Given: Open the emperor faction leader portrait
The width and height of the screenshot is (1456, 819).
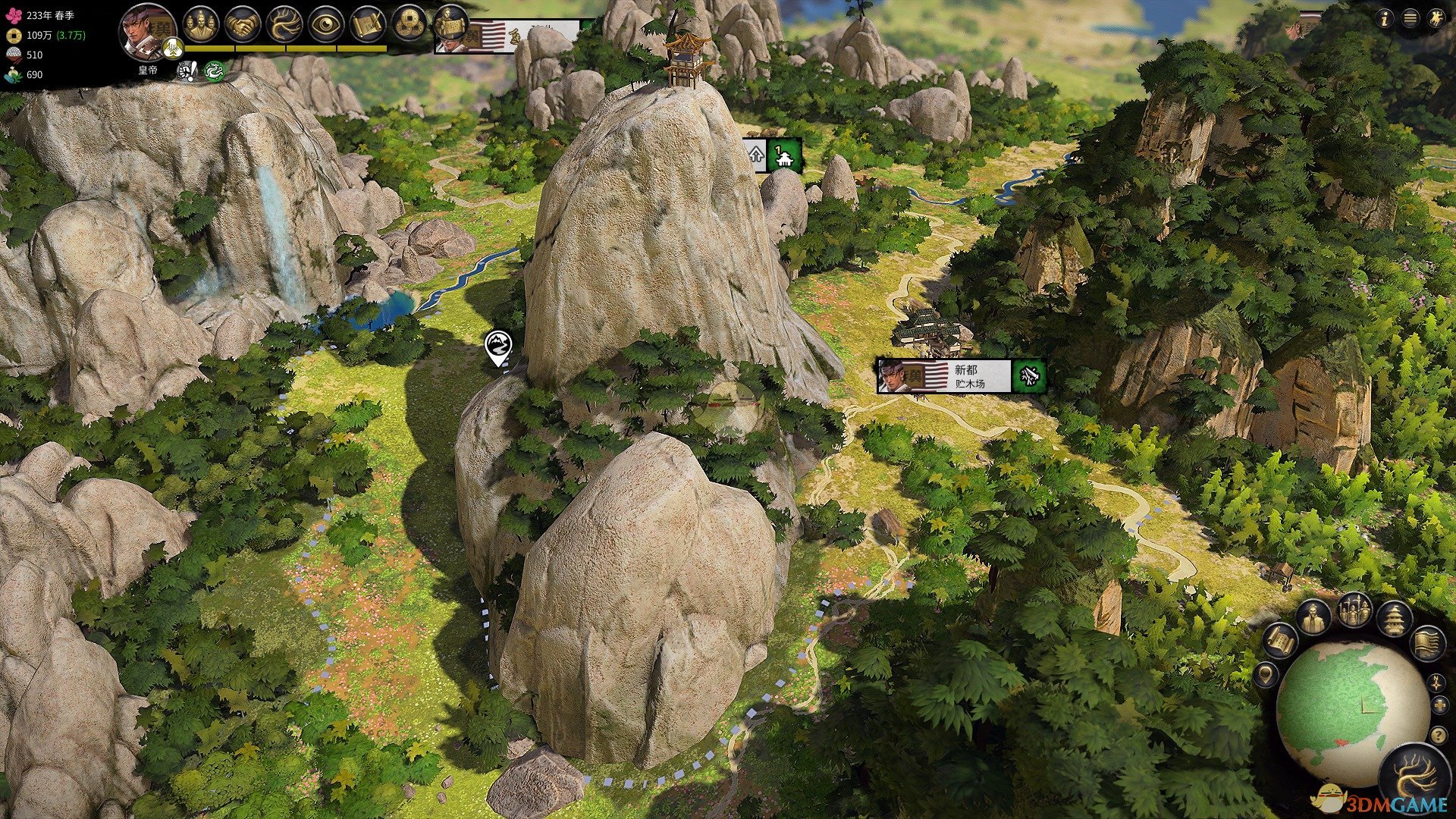Looking at the screenshot, I should click(x=146, y=32).
